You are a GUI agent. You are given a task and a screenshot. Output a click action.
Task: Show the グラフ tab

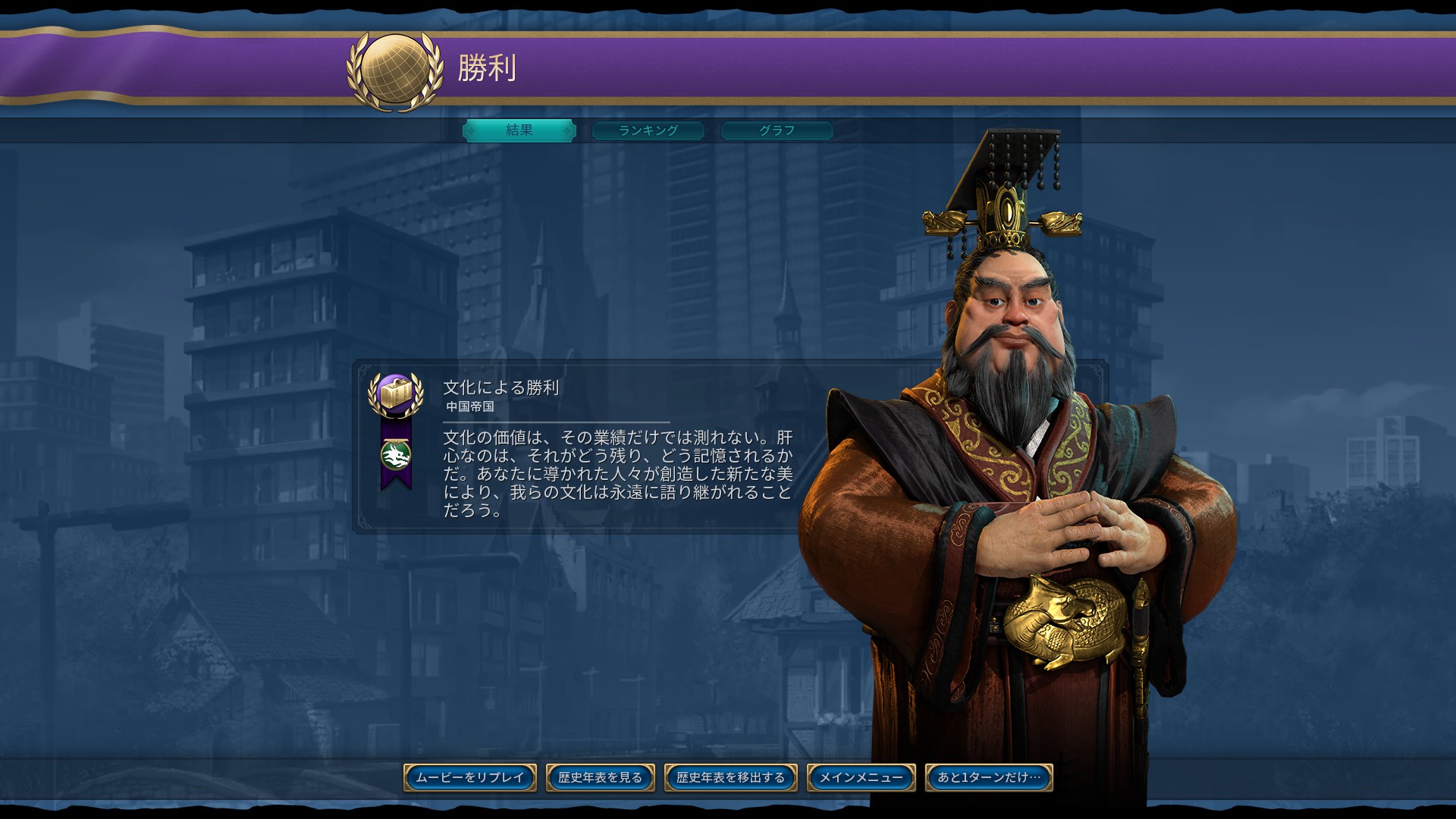777,130
